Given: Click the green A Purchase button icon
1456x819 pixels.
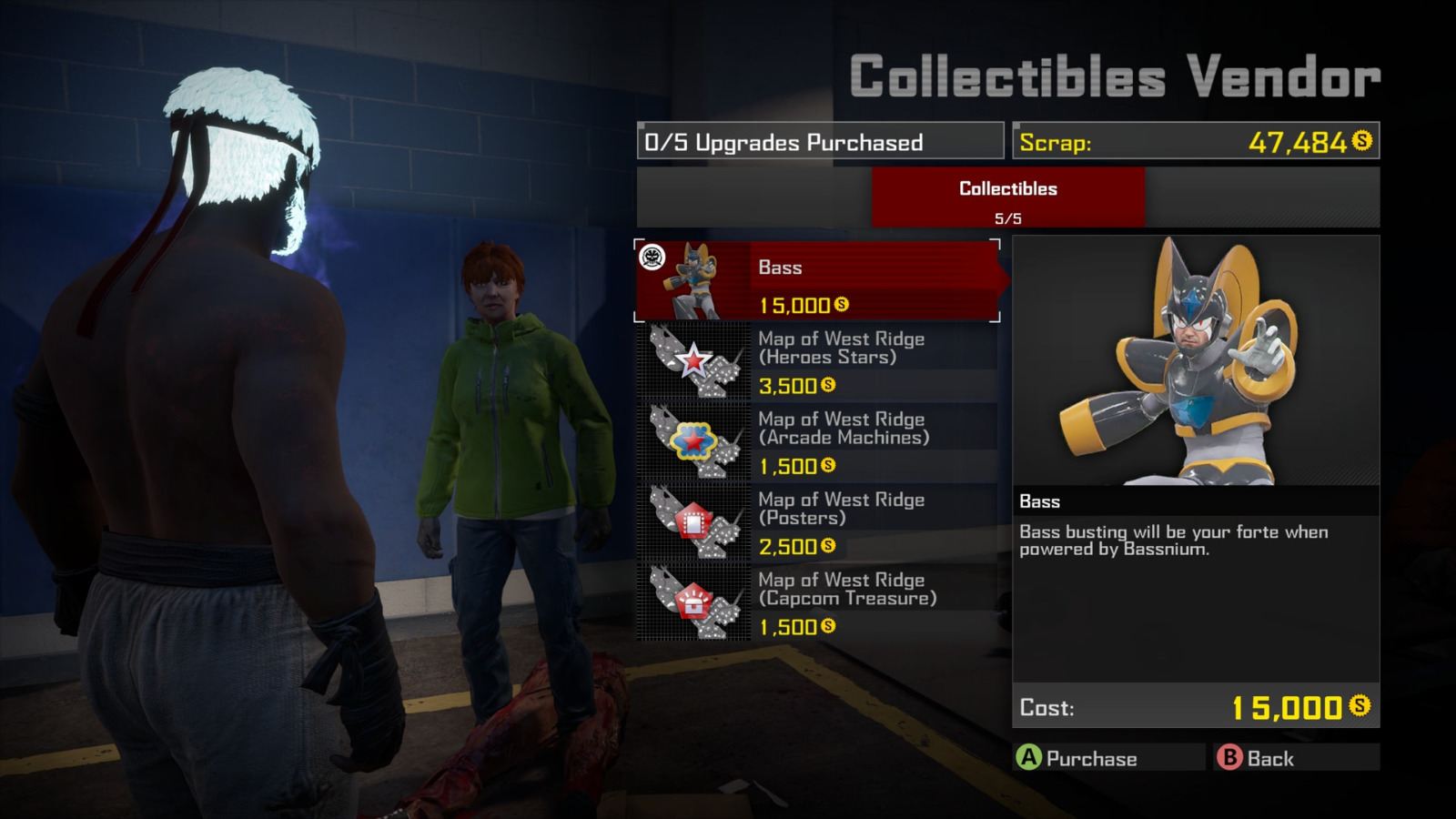Looking at the screenshot, I should (x=1029, y=758).
